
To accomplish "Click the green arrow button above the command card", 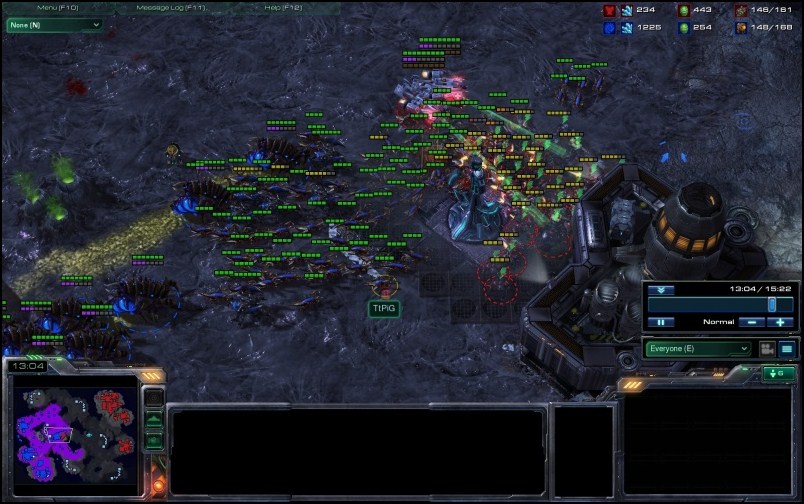I will 779,374.
